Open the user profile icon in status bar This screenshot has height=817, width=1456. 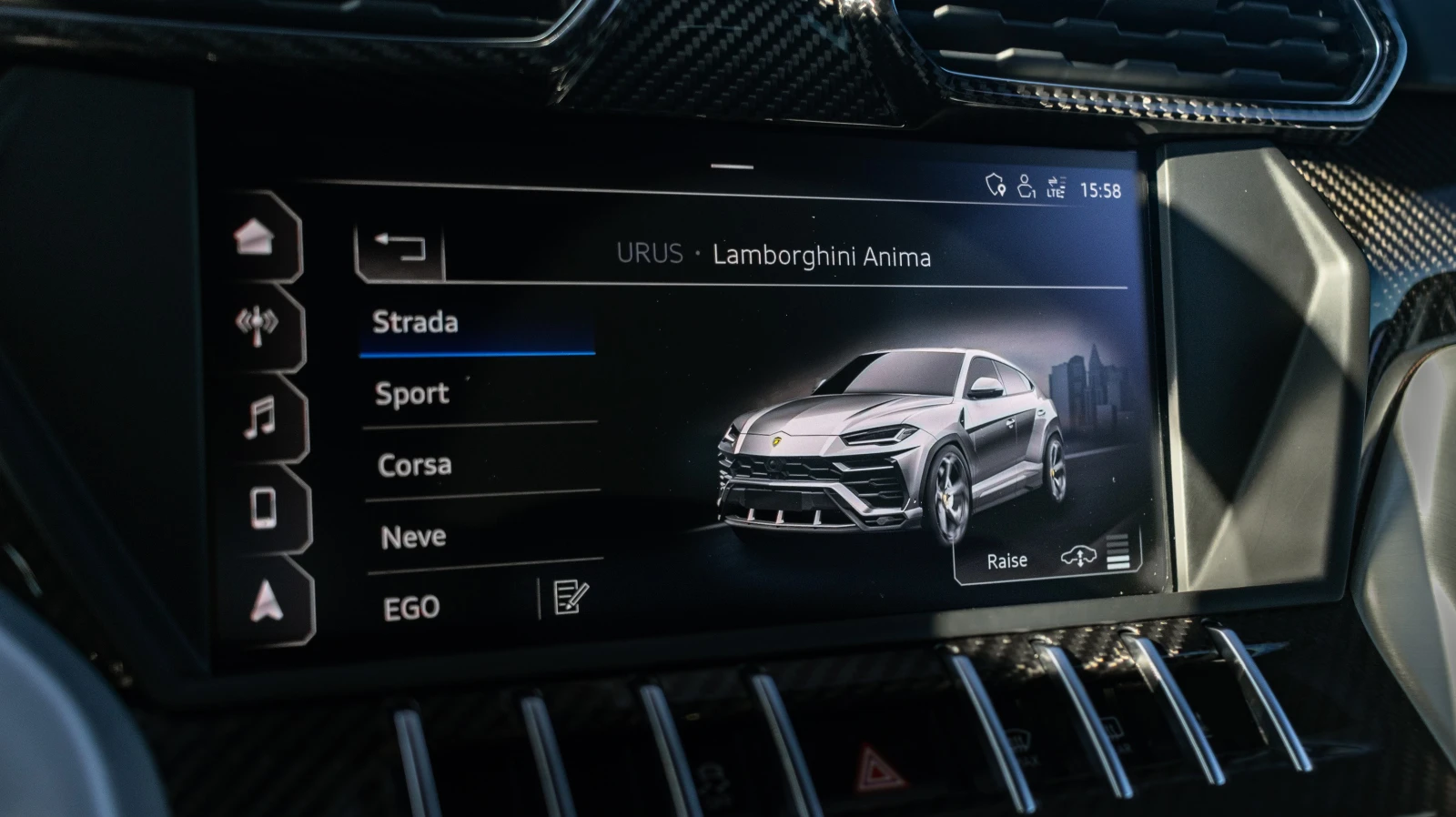[1026, 186]
